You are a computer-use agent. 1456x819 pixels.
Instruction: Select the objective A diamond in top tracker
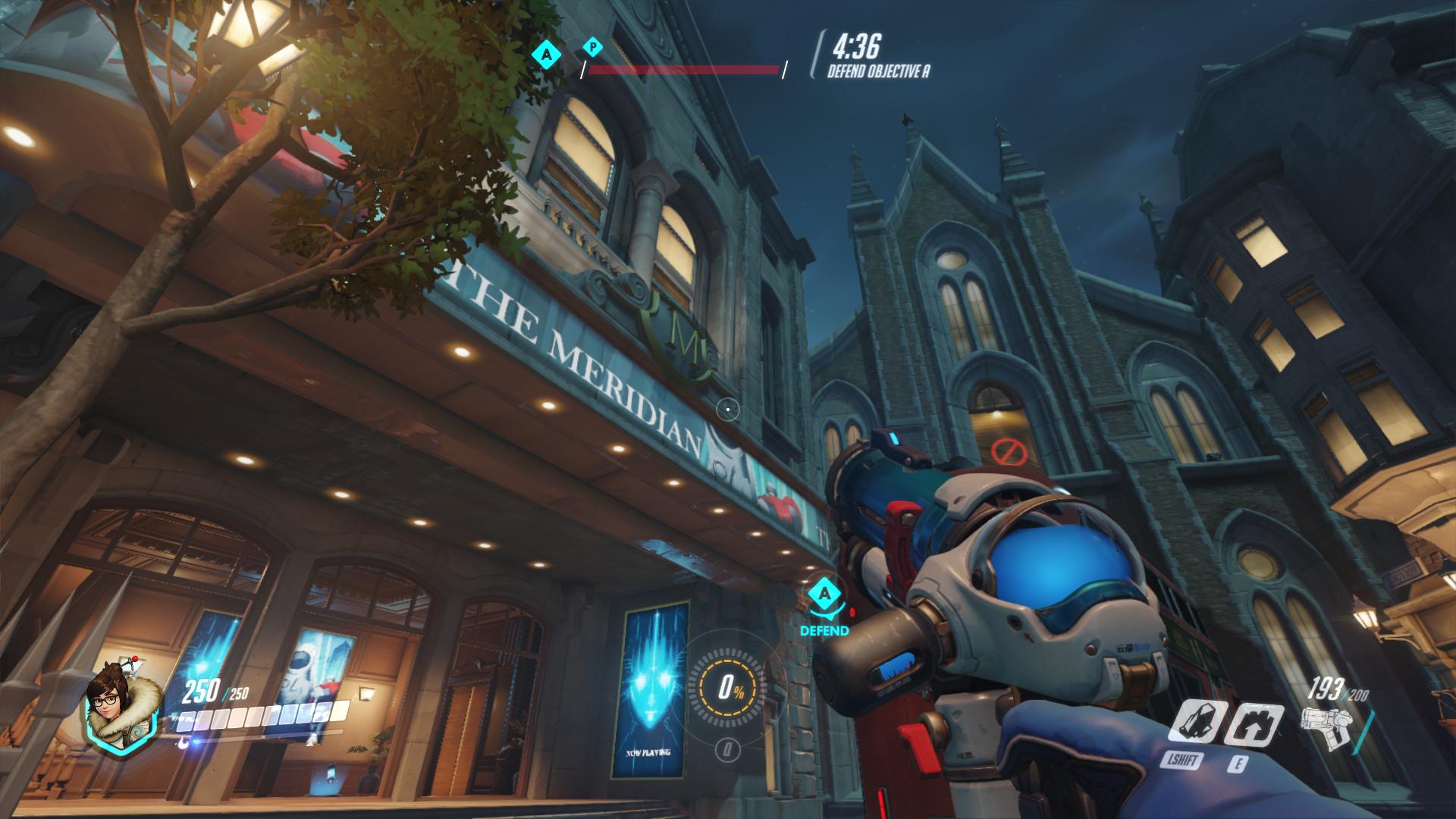(x=546, y=53)
